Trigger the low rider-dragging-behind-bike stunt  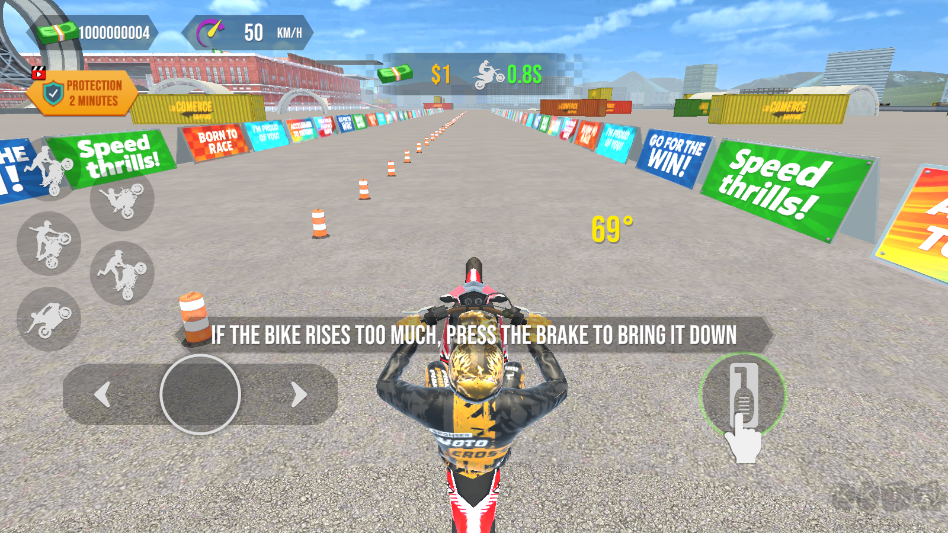[48, 318]
